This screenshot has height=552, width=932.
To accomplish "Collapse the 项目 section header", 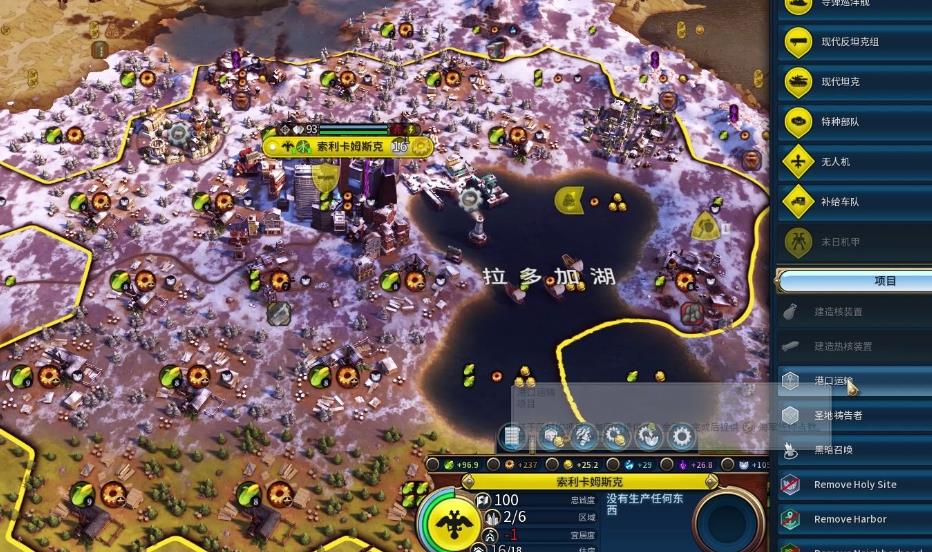I will coord(855,281).
